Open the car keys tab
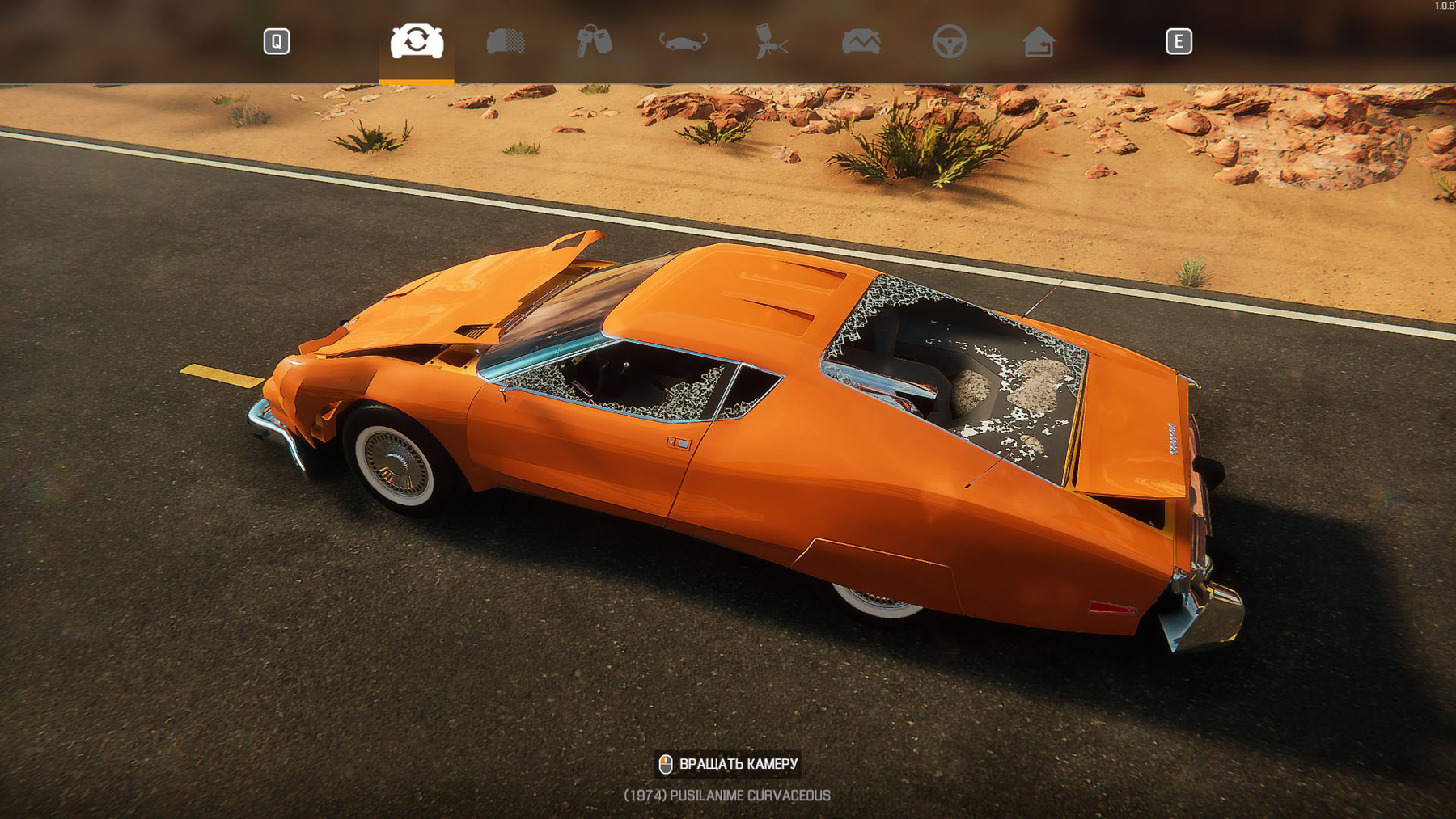The image size is (1456, 819). (595, 41)
